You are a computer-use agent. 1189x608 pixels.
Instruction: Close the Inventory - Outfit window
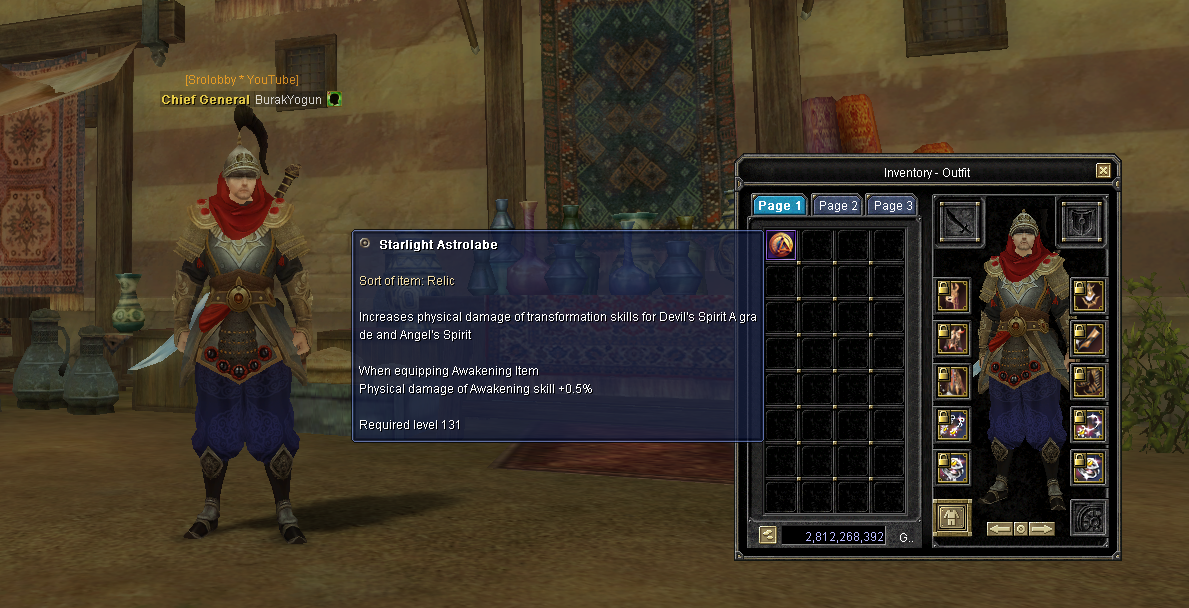[1103, 171]
